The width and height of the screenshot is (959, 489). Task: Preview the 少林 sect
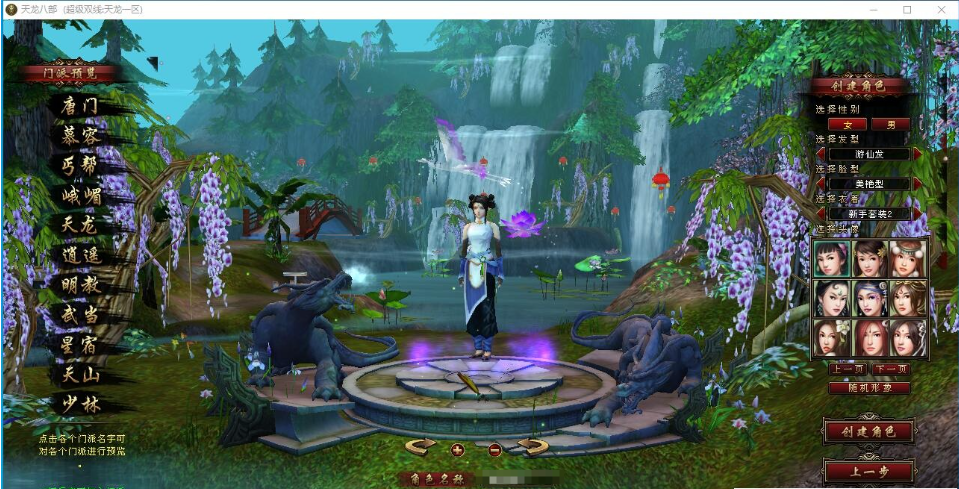tap(78, 405)
